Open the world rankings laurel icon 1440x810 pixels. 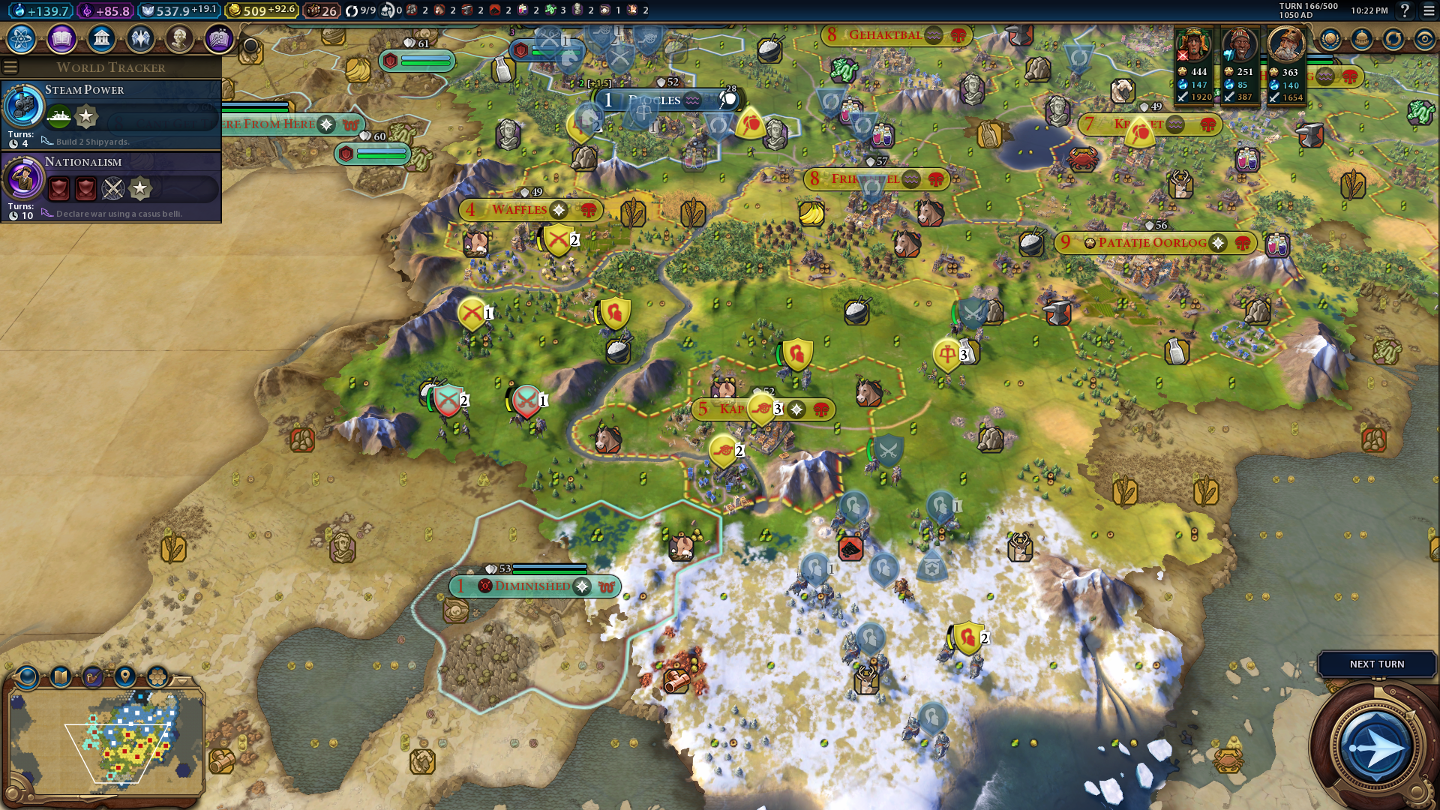point(1330,40)
